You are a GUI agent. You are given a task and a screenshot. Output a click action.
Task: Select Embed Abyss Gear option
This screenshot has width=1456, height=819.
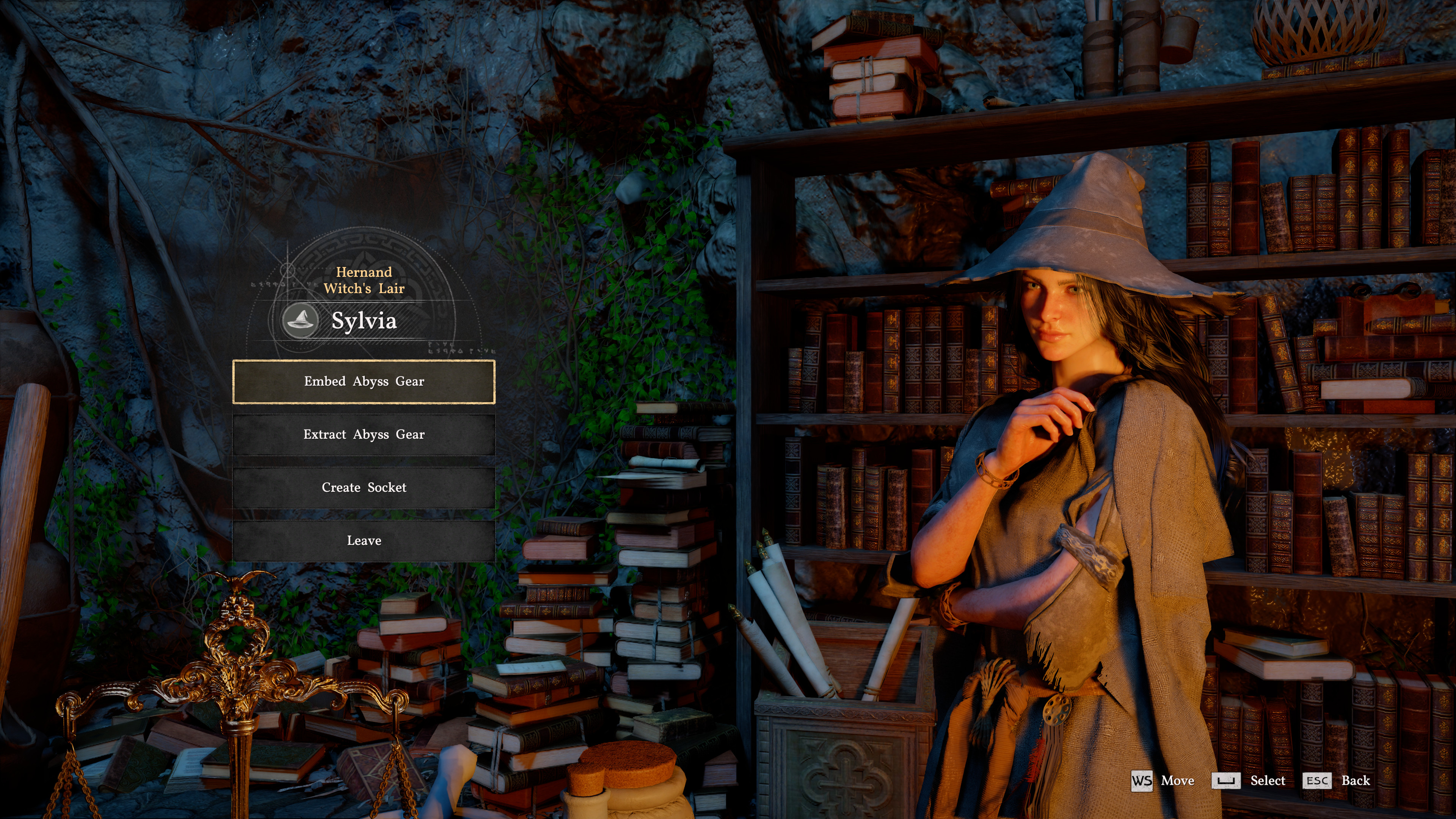[364, 381]
